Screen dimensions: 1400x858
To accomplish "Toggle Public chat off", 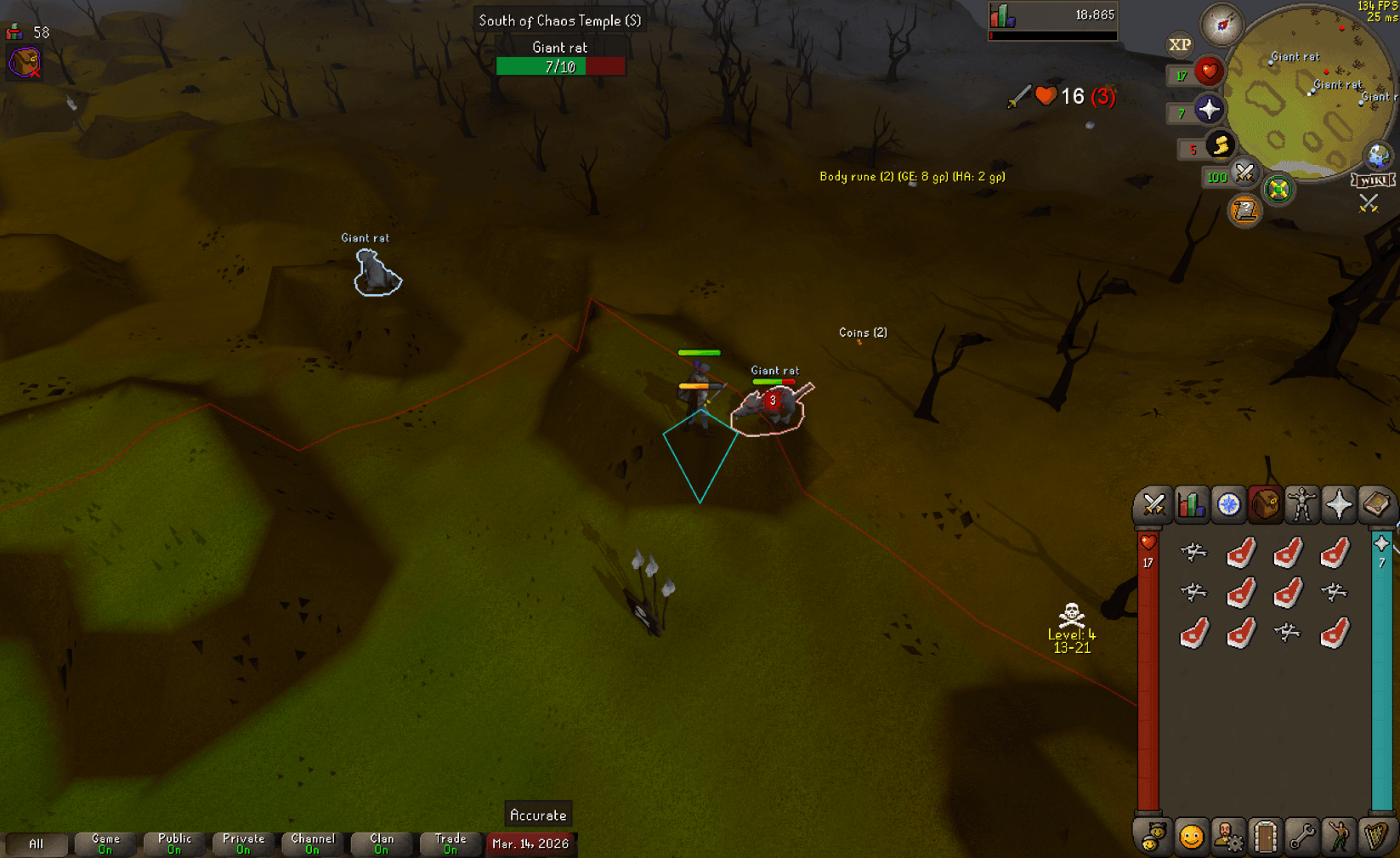I will [173, 843].
